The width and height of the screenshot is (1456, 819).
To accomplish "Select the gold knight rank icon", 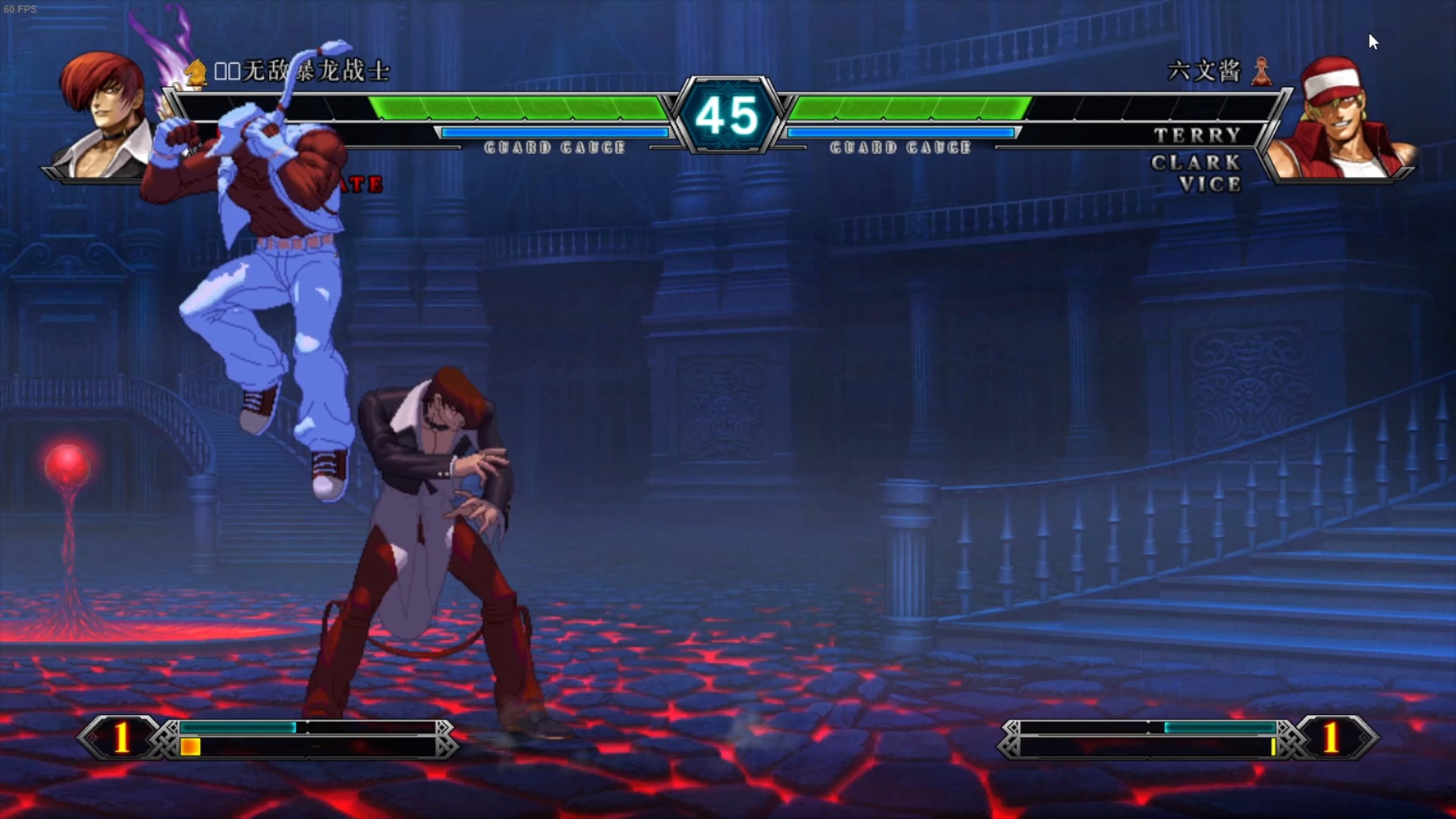I will (x=196, y=72).
